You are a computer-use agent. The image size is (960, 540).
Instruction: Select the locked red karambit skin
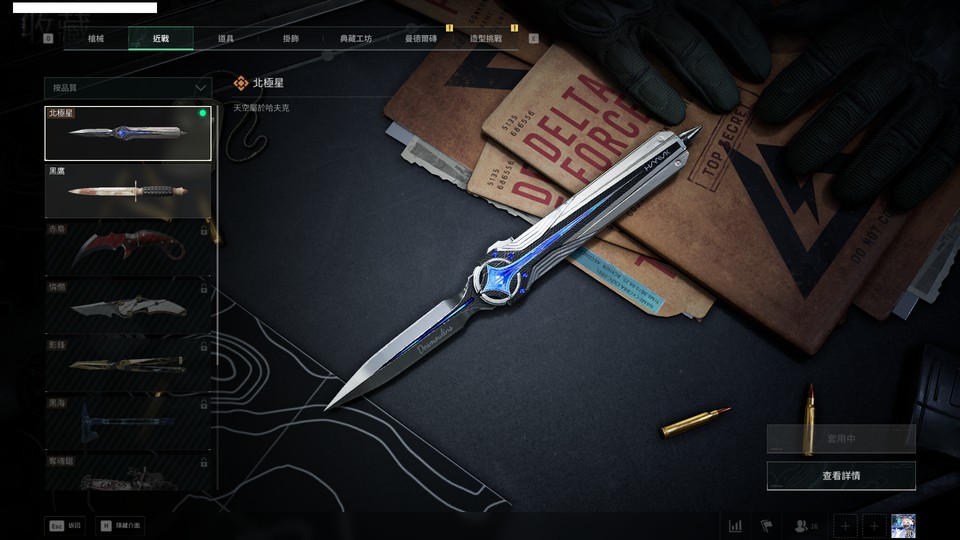(128, 248)
